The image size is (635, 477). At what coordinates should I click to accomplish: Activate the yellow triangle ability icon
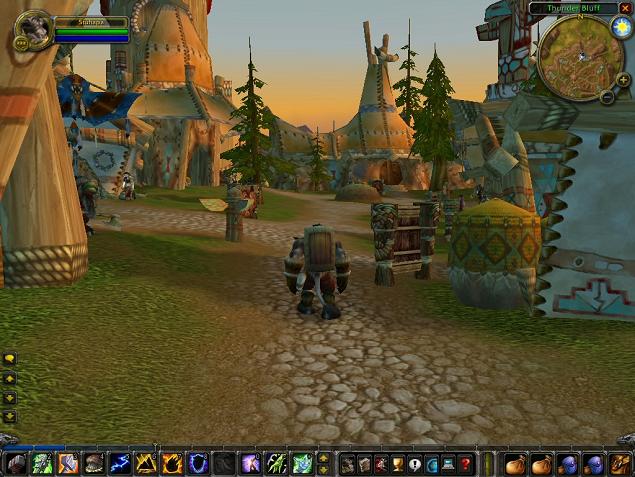click(146, 464)
